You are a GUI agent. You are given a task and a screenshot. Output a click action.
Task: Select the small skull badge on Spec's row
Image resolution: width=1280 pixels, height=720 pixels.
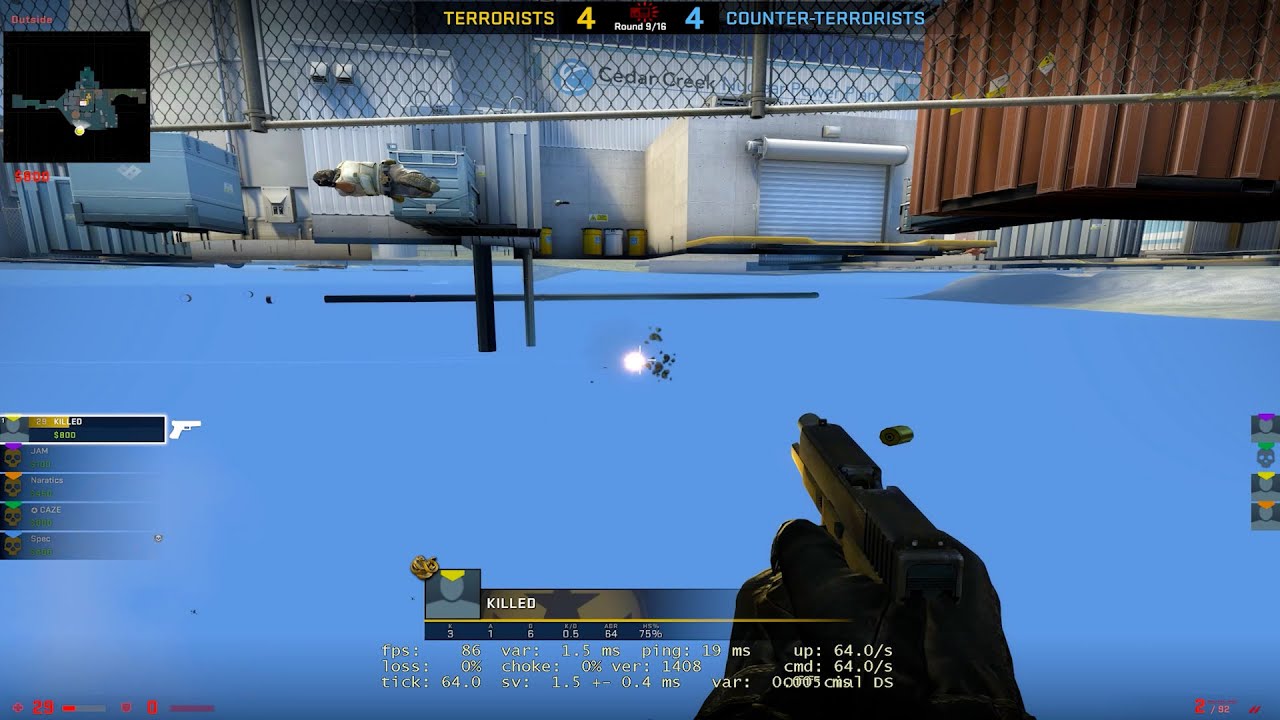(158, 539)
